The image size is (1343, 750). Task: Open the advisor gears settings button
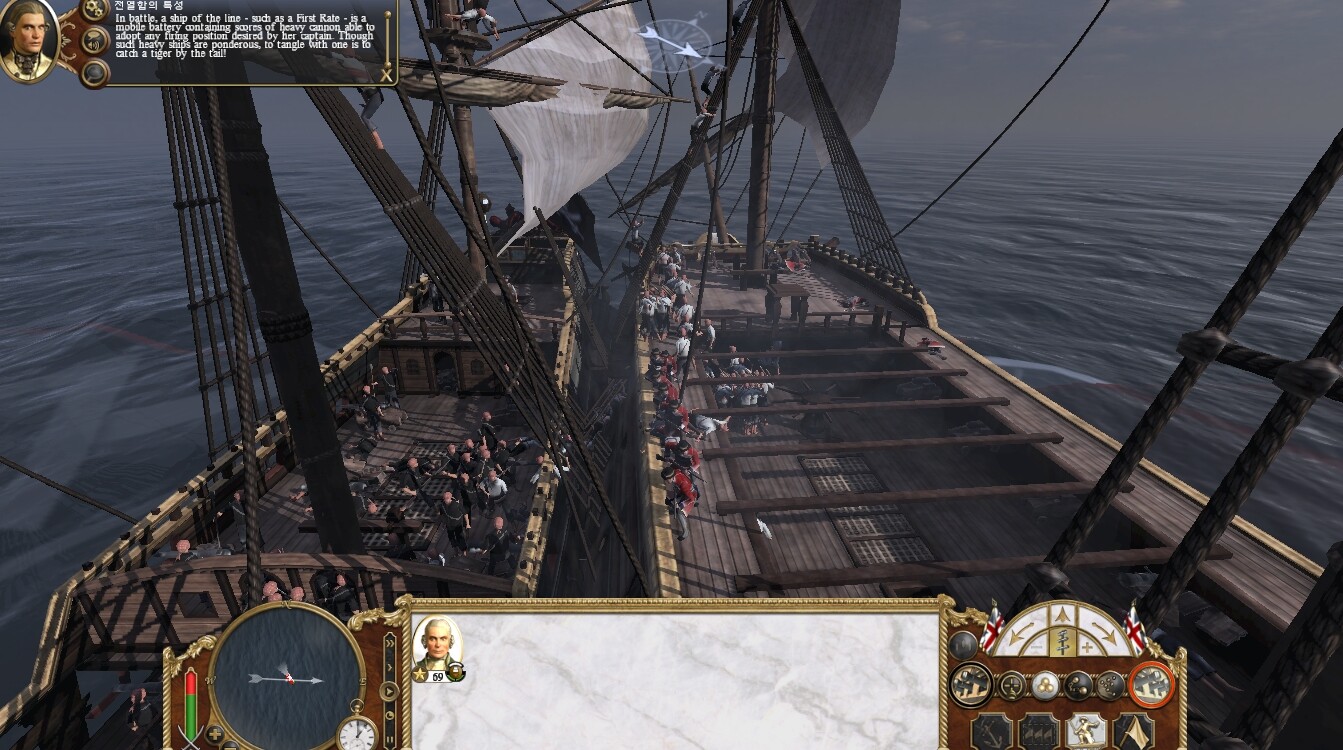coord(95,9)
